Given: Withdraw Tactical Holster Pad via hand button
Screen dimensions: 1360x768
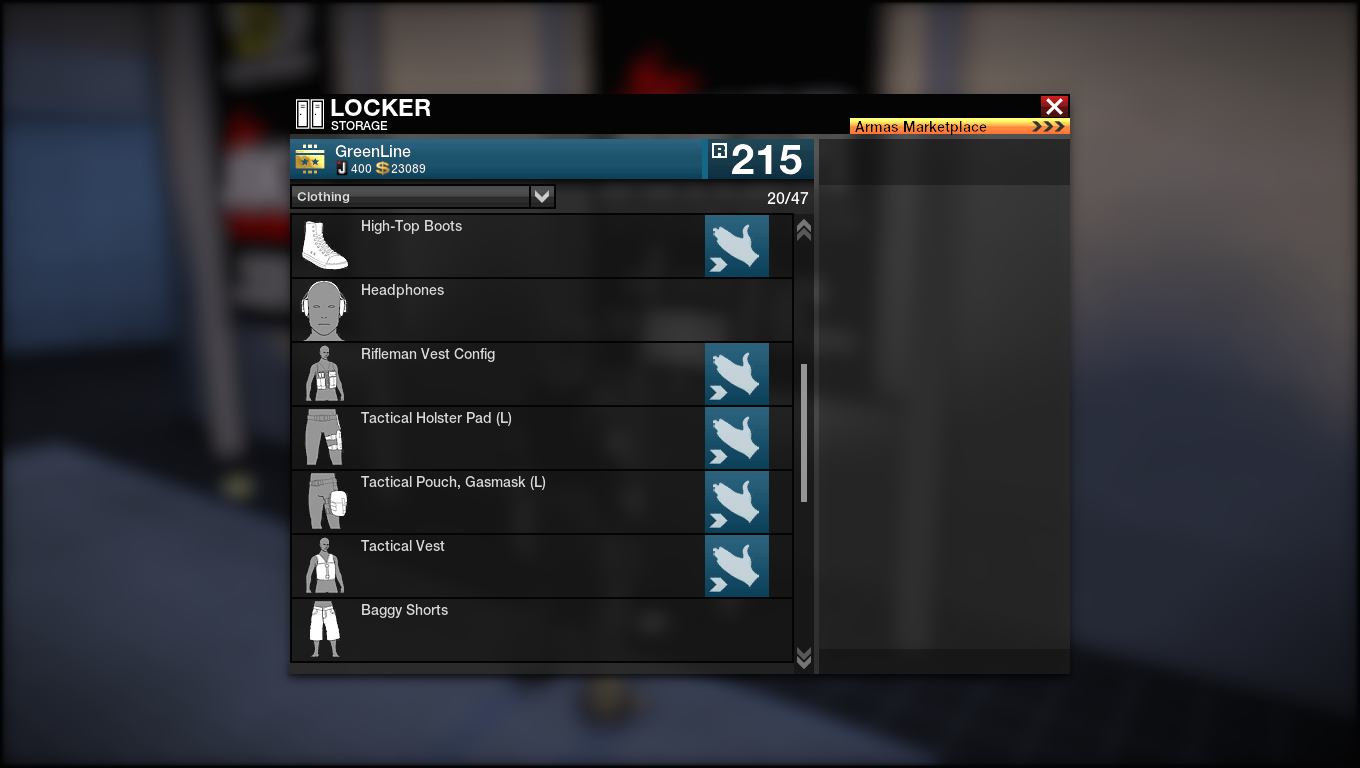Looking at the screenshot, I should (737, 438).
